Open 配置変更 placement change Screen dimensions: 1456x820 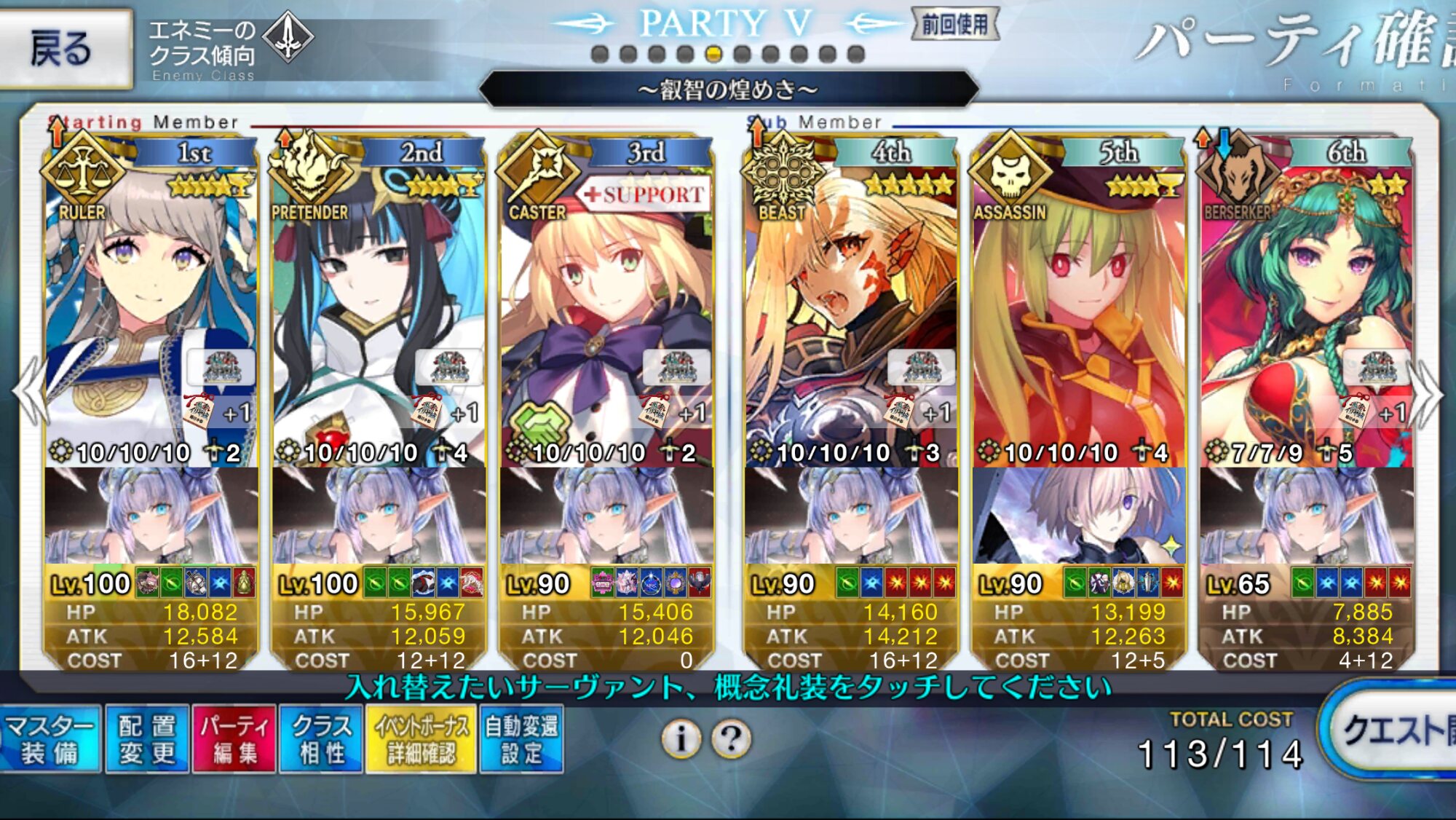[147, 739]
